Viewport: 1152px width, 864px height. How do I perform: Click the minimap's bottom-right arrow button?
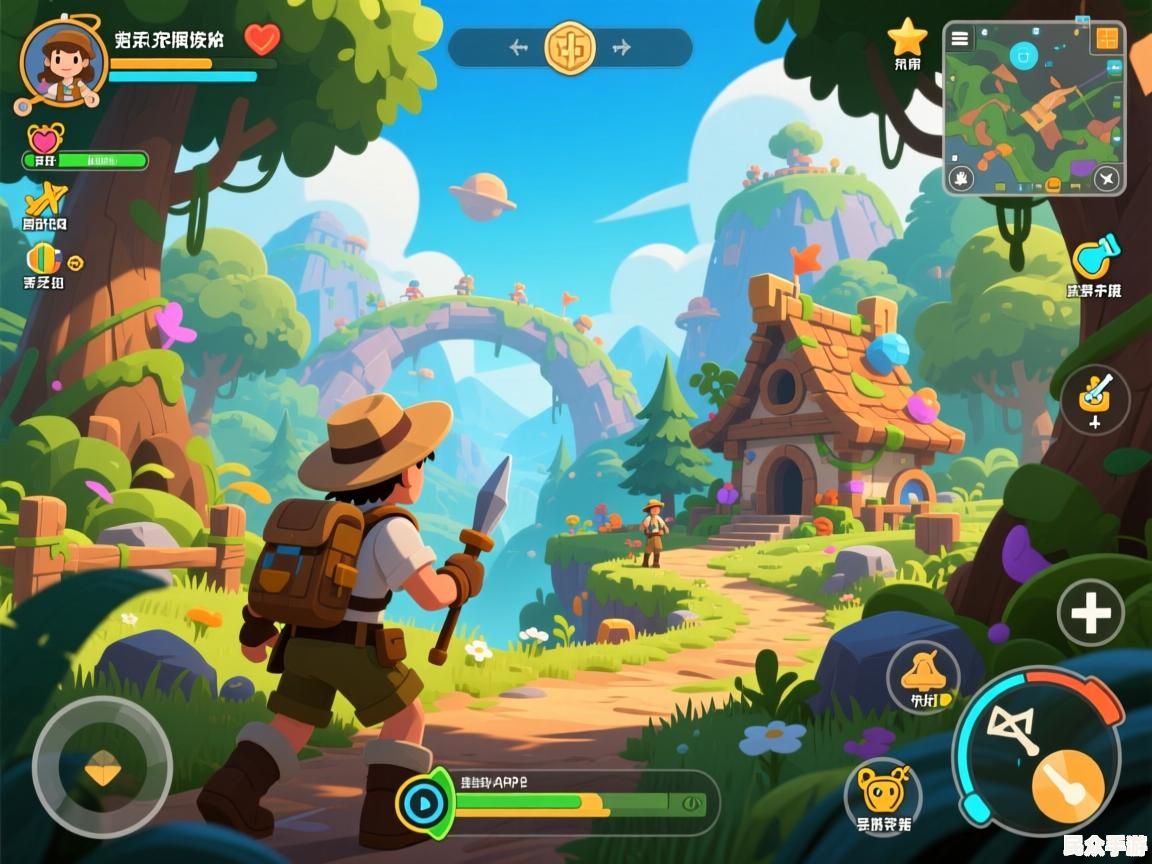(1106, 179)
